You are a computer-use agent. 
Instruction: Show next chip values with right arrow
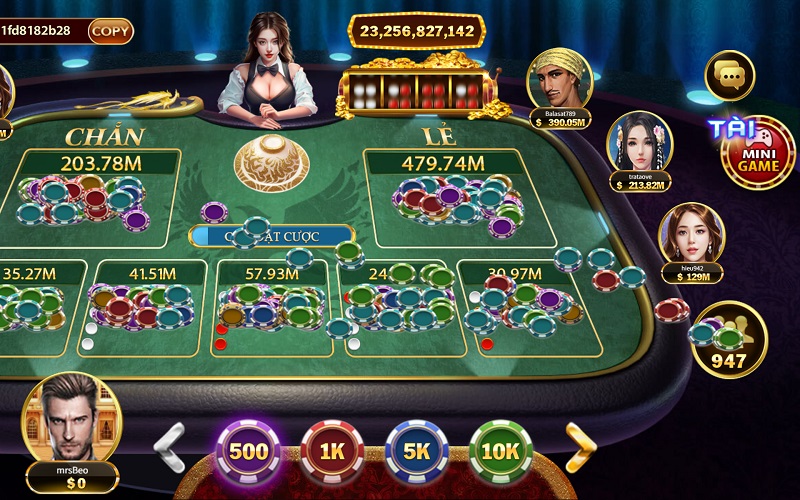click(581, 447)
